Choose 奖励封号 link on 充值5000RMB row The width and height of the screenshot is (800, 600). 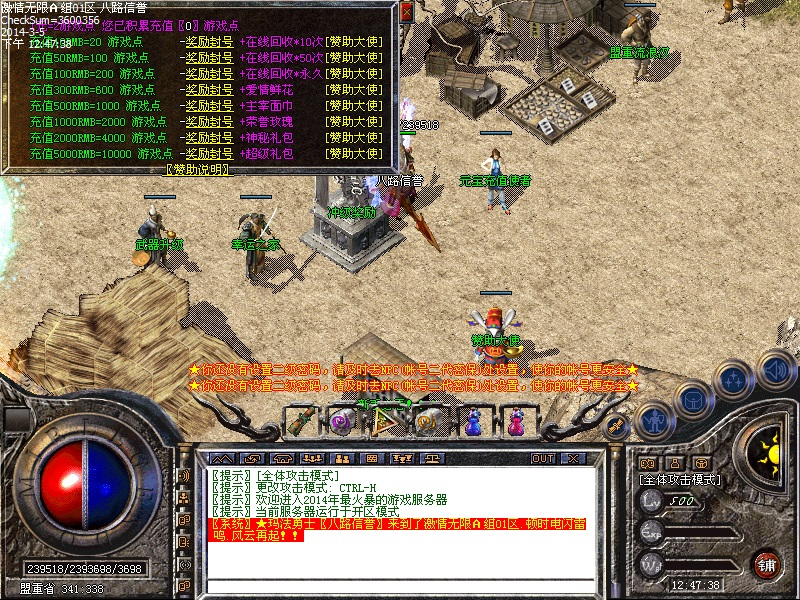coord(209,154)
